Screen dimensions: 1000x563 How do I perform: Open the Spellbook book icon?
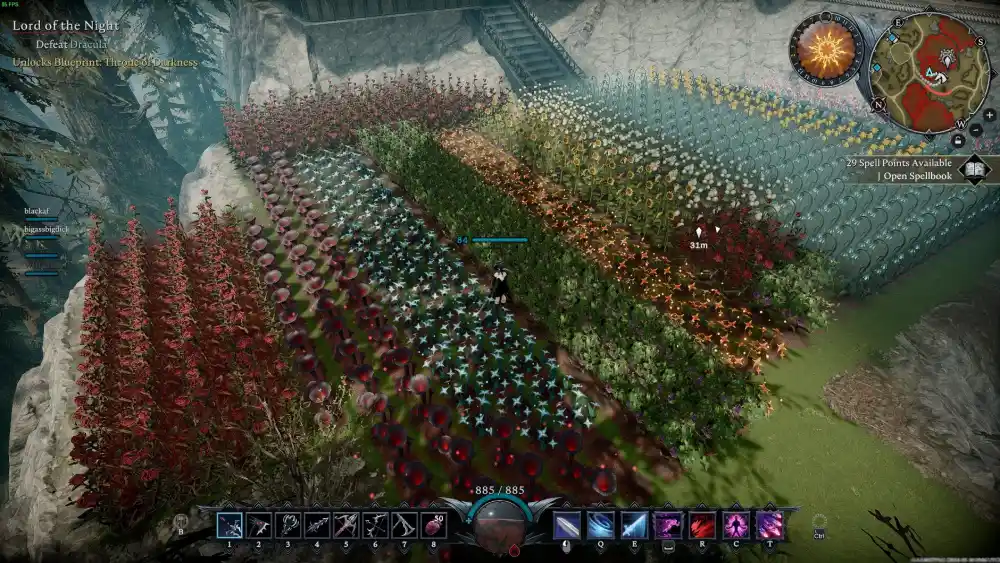pos(974,169)
